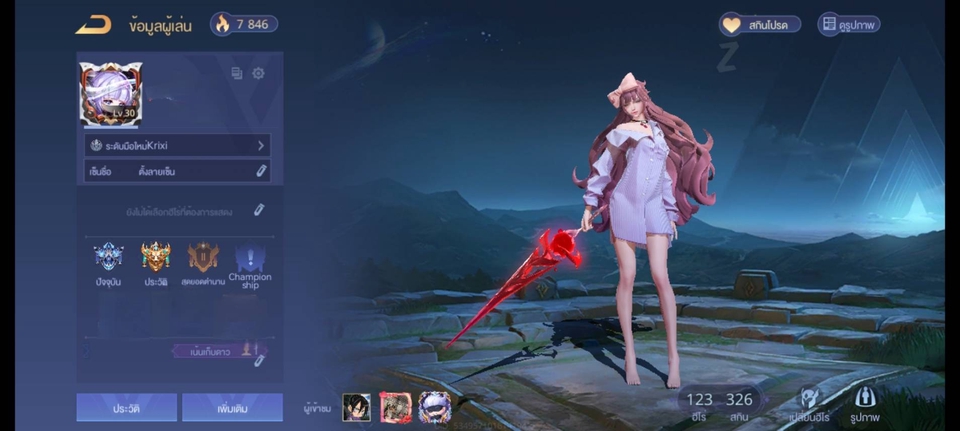Expand the Krixi mastery level row
960x431 pixels.
(x=177, y=145)
